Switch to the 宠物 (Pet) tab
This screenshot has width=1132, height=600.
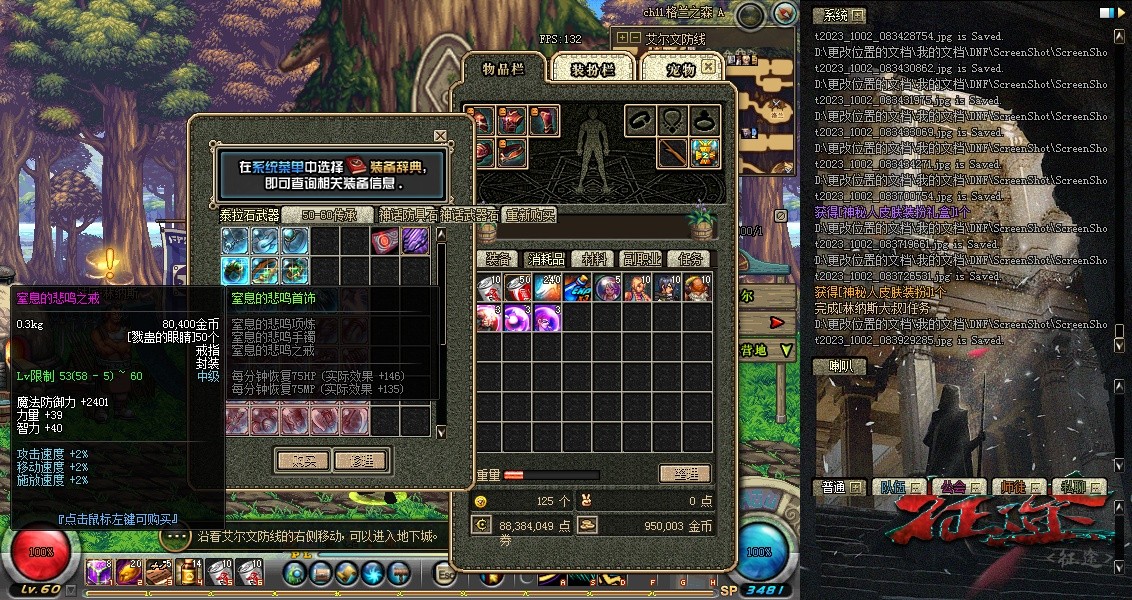[x=678, y=68]
